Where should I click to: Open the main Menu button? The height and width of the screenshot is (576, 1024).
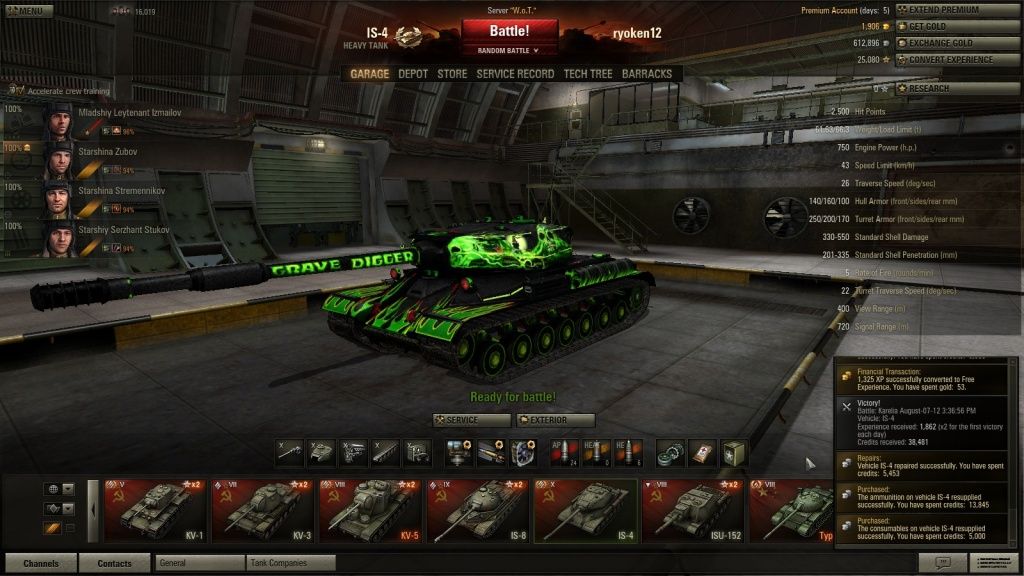pos(28,11)
